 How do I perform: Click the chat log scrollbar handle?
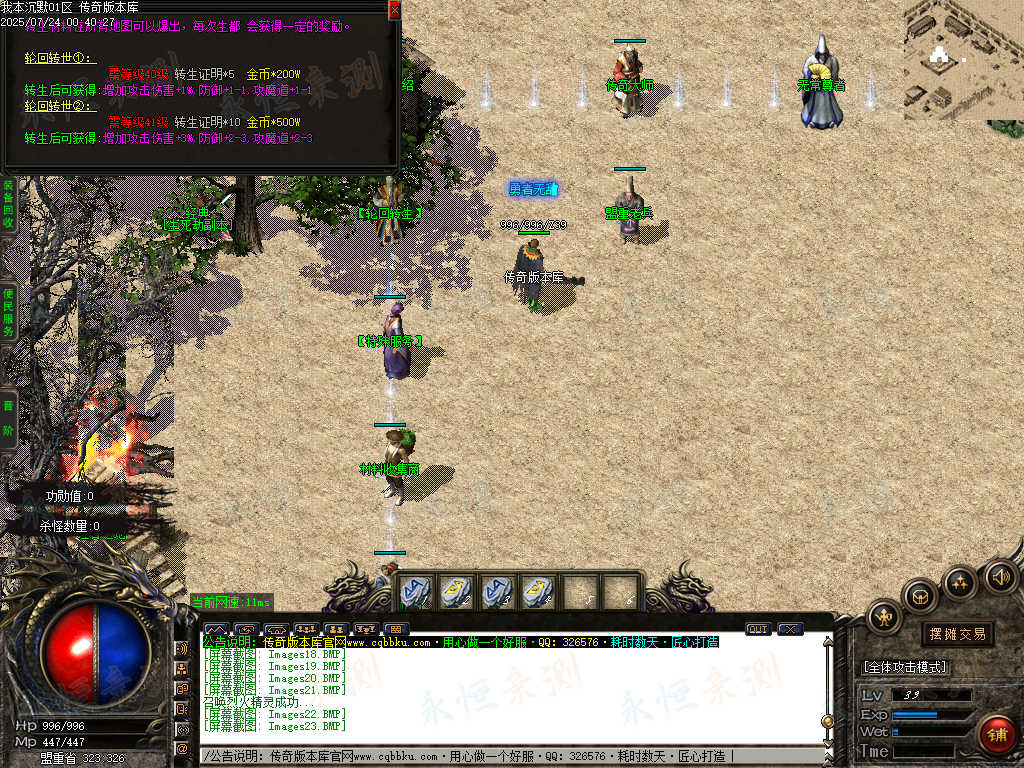827,720
